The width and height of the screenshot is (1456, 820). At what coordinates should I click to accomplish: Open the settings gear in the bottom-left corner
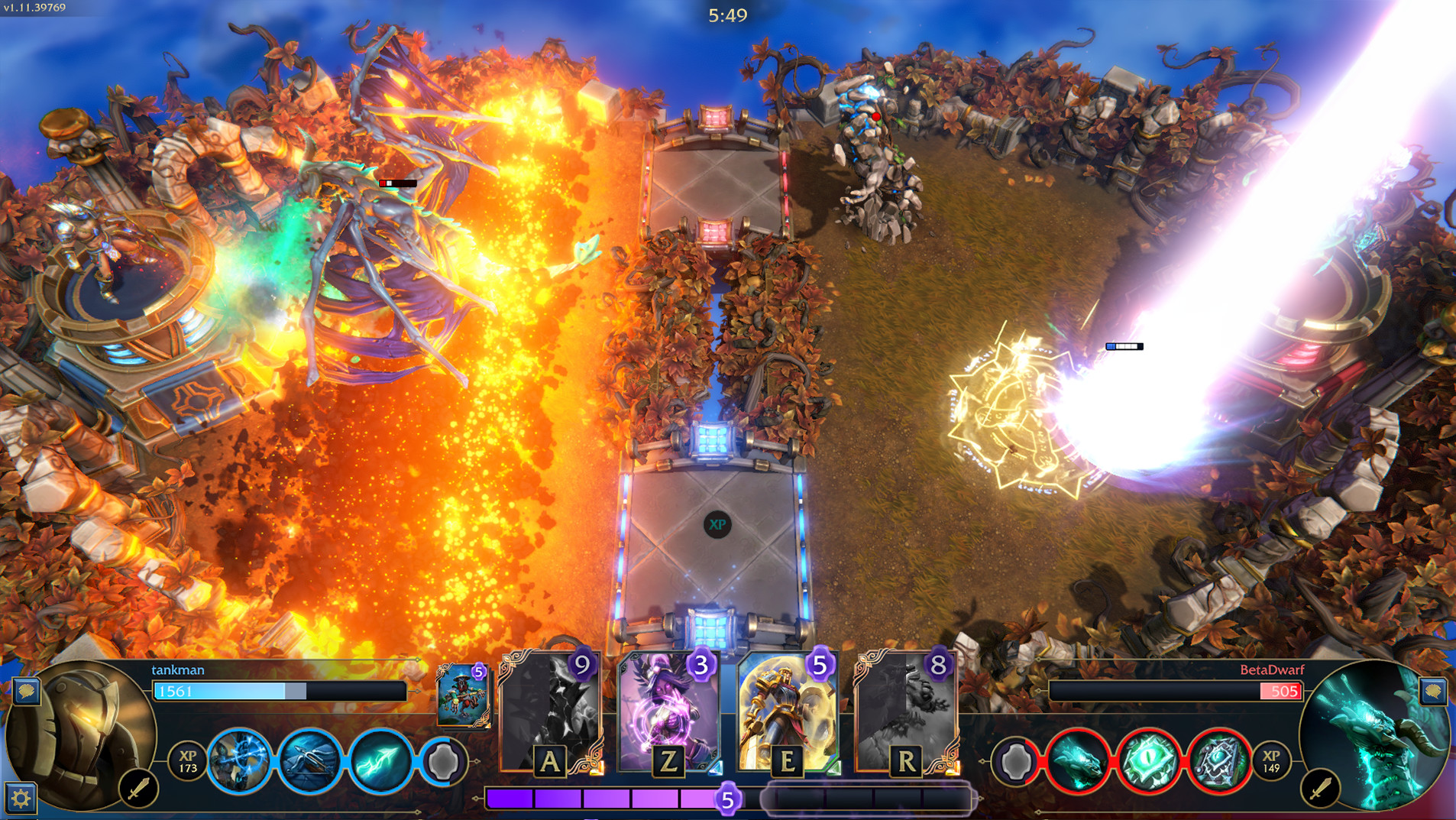click(23, 798)
